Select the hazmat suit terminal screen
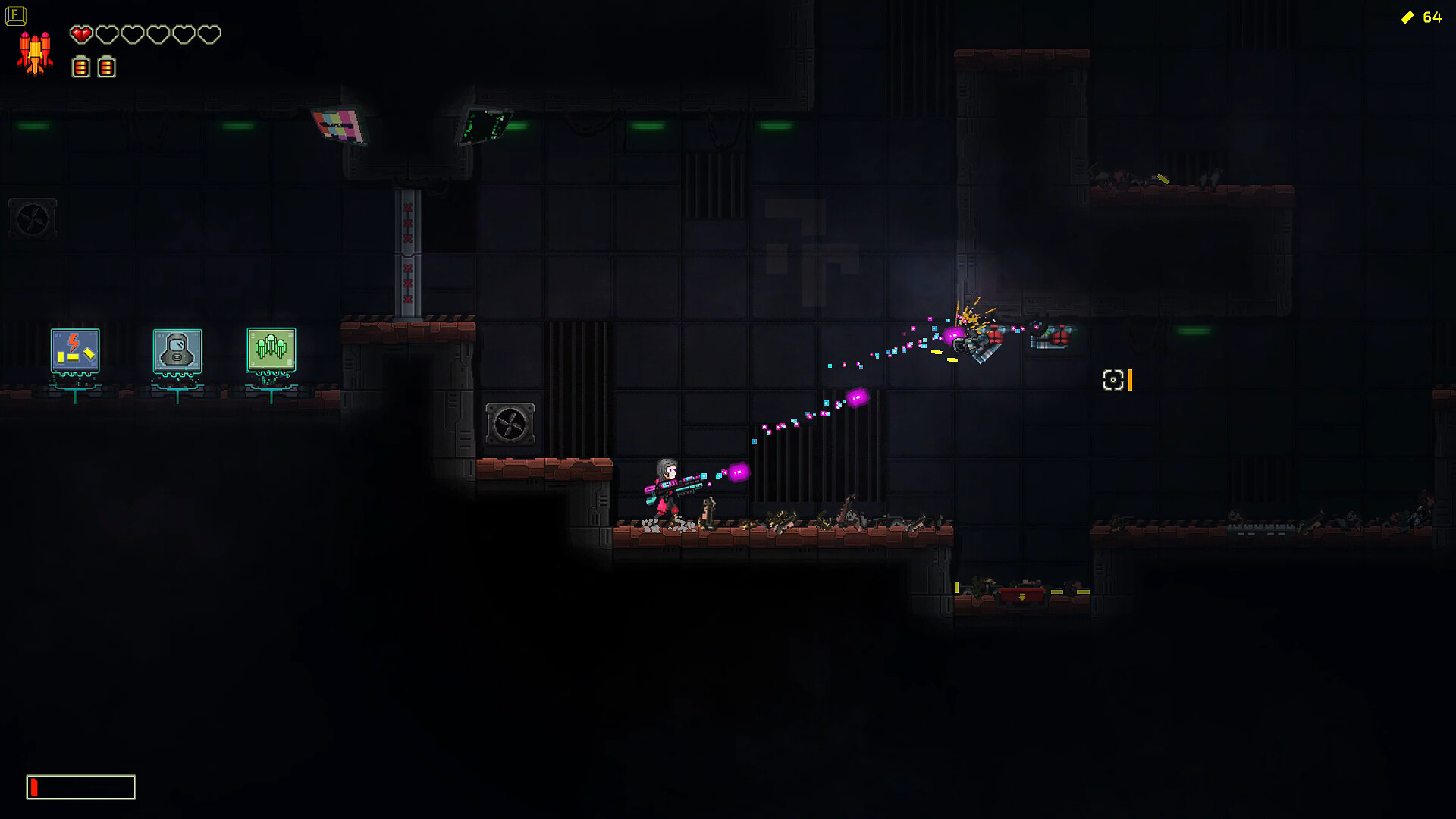1456x819 pixels. pyautogui.click(x=177, y=351)
